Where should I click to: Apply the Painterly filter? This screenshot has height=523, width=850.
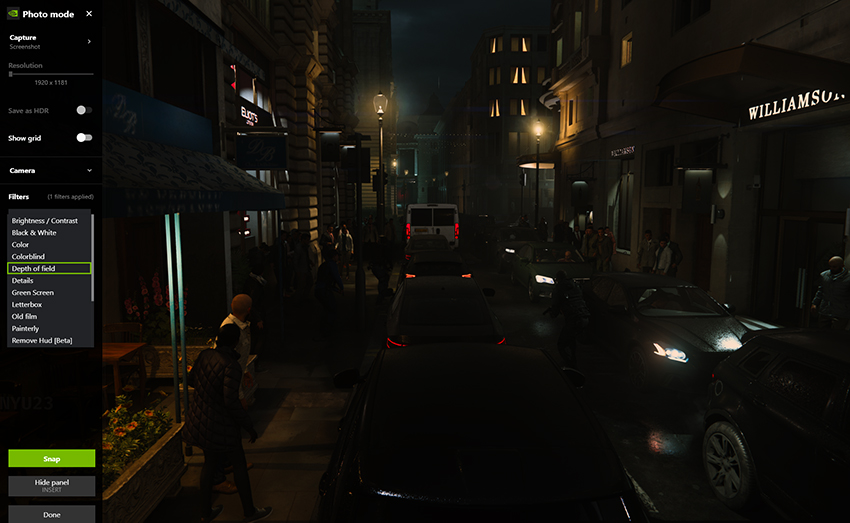pos(26,329)
